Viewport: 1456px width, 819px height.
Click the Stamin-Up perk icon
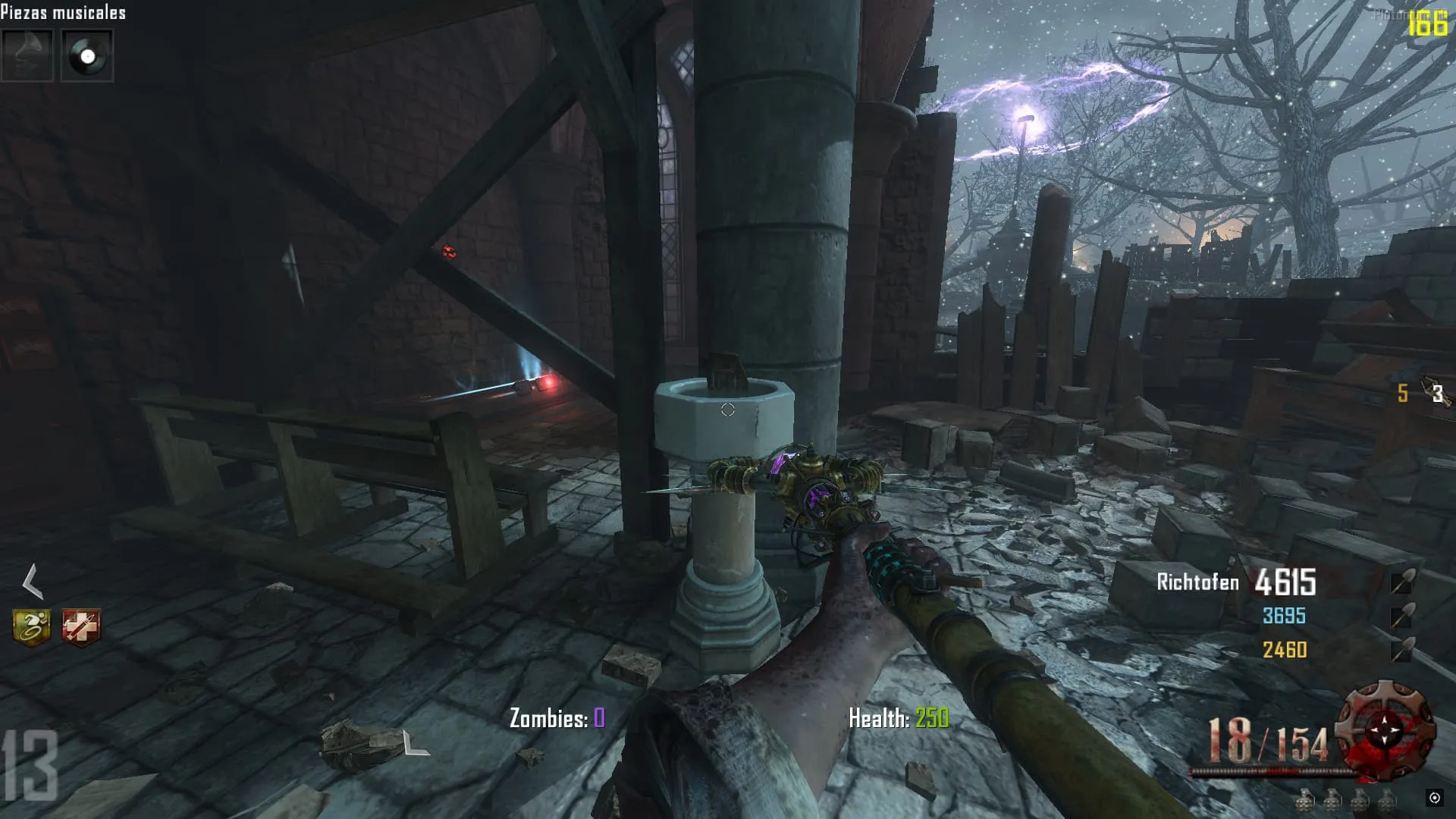click(x=32, y=628)
